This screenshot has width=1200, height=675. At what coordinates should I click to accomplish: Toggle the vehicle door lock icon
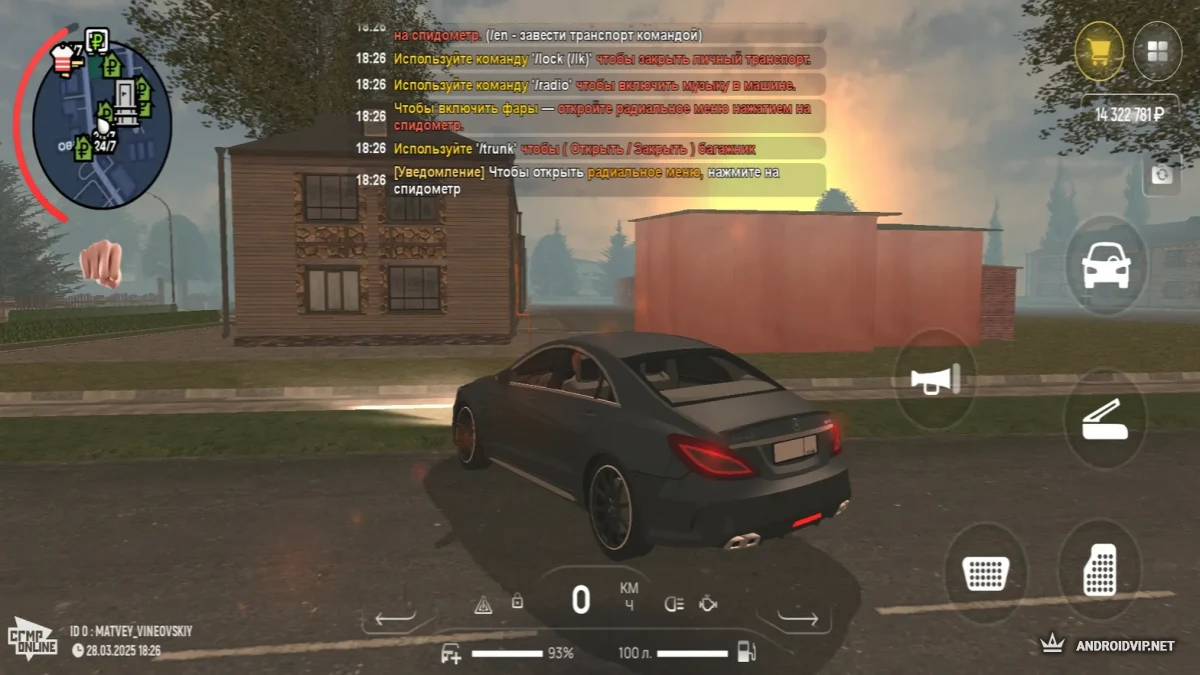point(517,602)
